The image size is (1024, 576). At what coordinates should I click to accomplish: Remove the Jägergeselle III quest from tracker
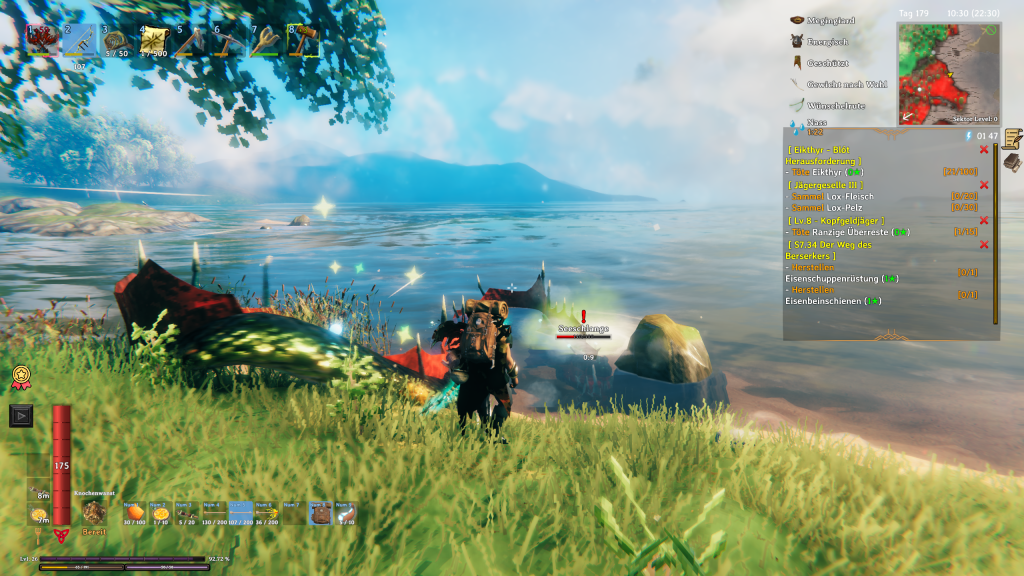pos(984,185)
